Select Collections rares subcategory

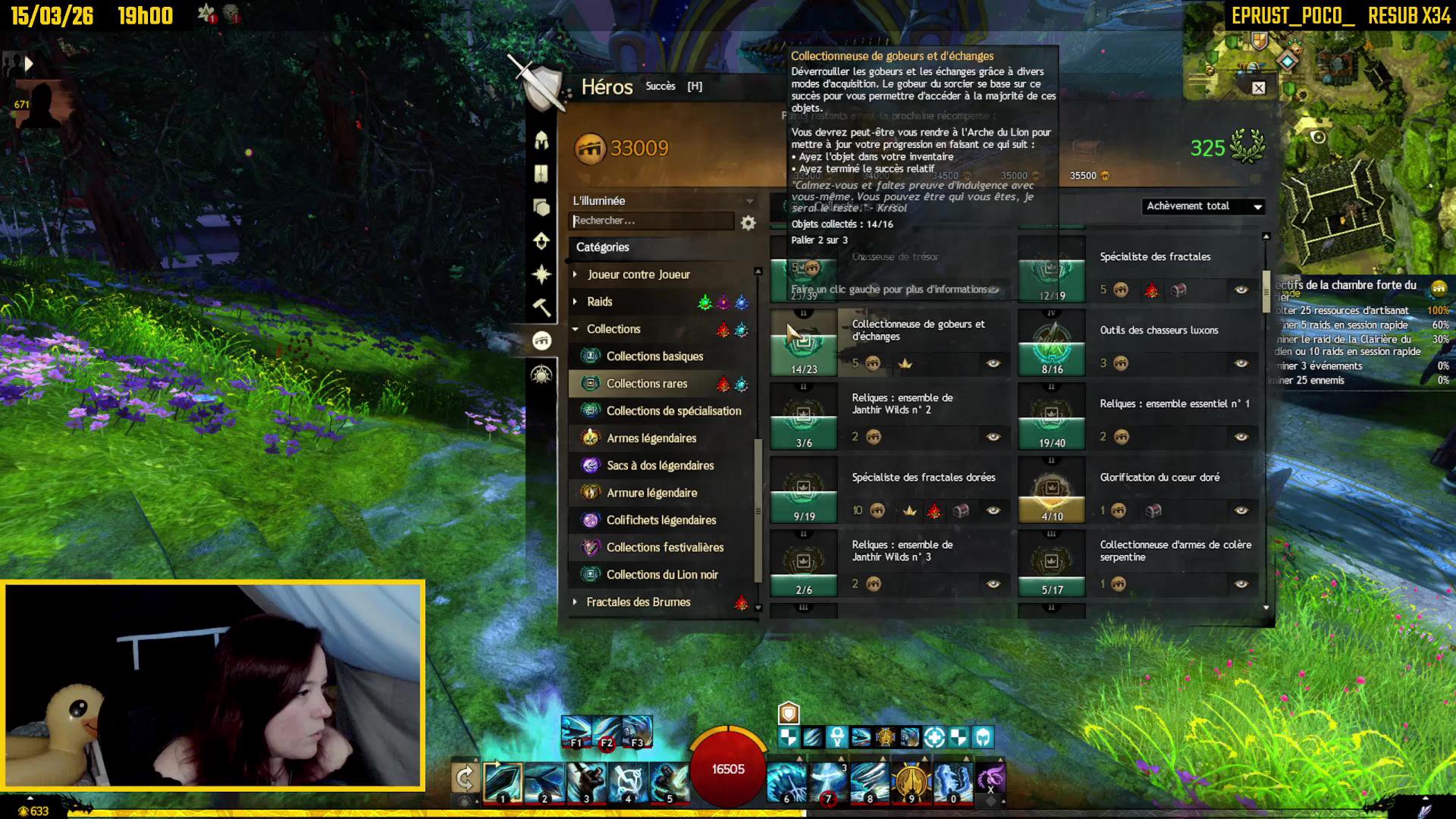(647, 384)
